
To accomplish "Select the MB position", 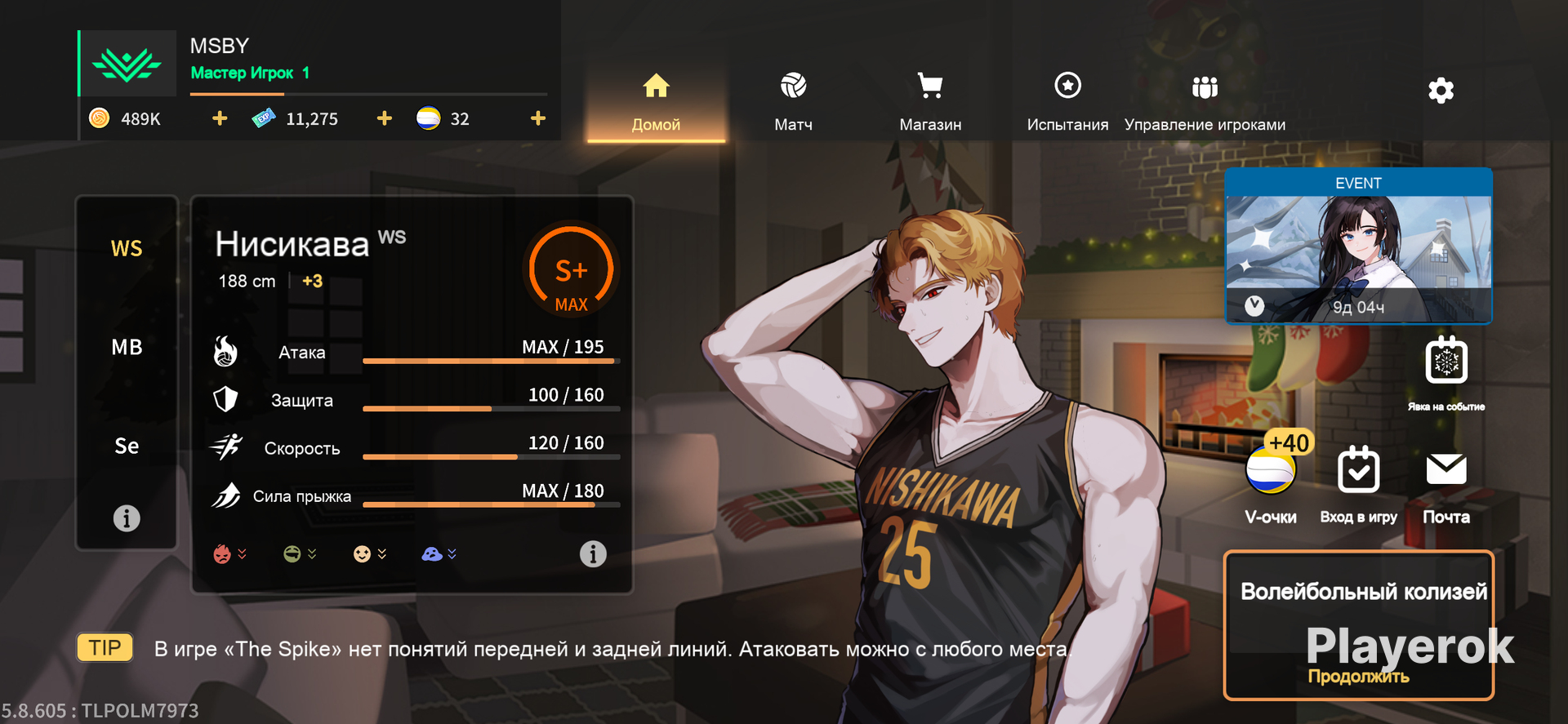I will click(127, 348).
